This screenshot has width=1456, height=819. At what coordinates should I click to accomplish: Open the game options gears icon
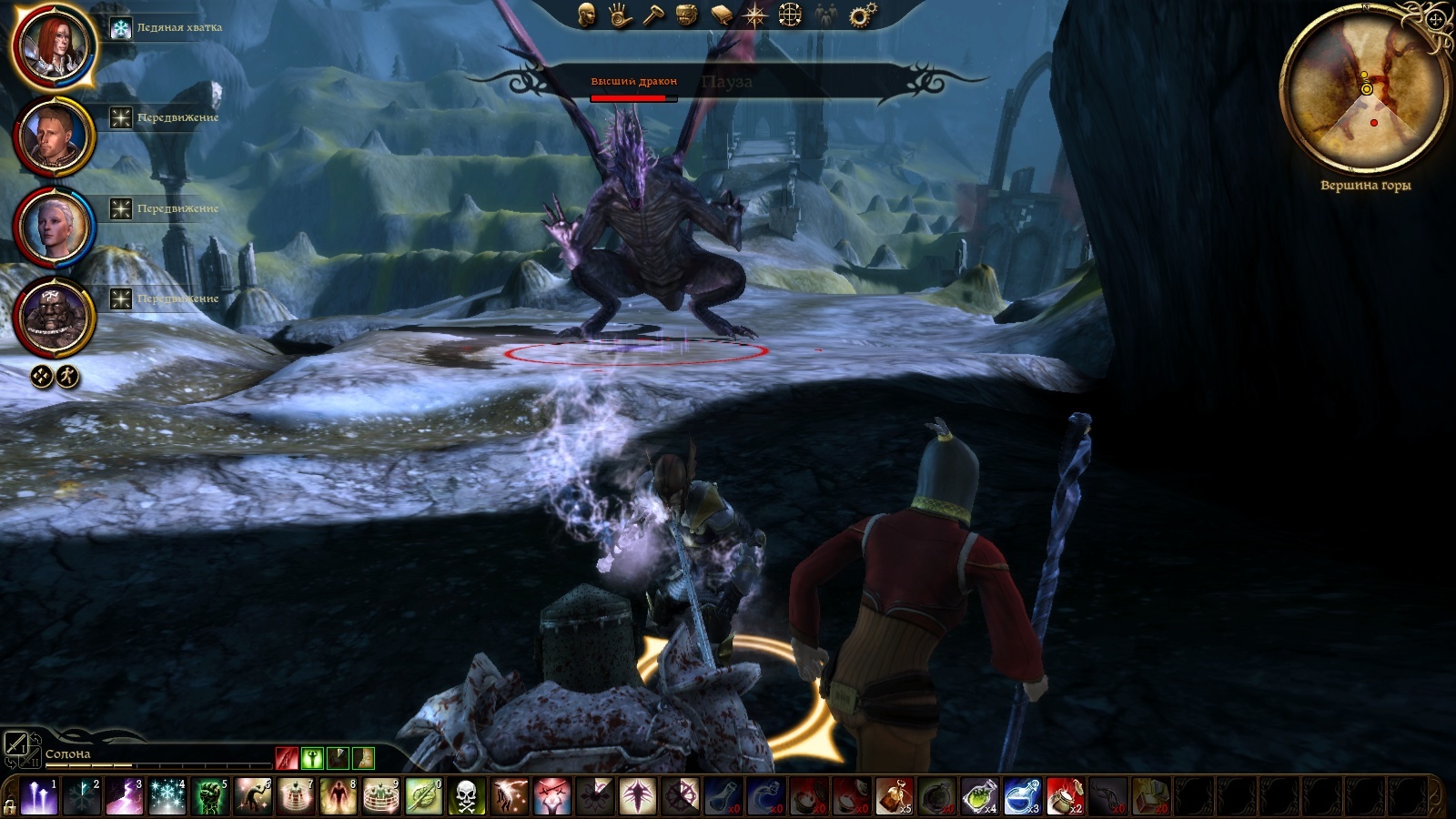pos(862,15)
